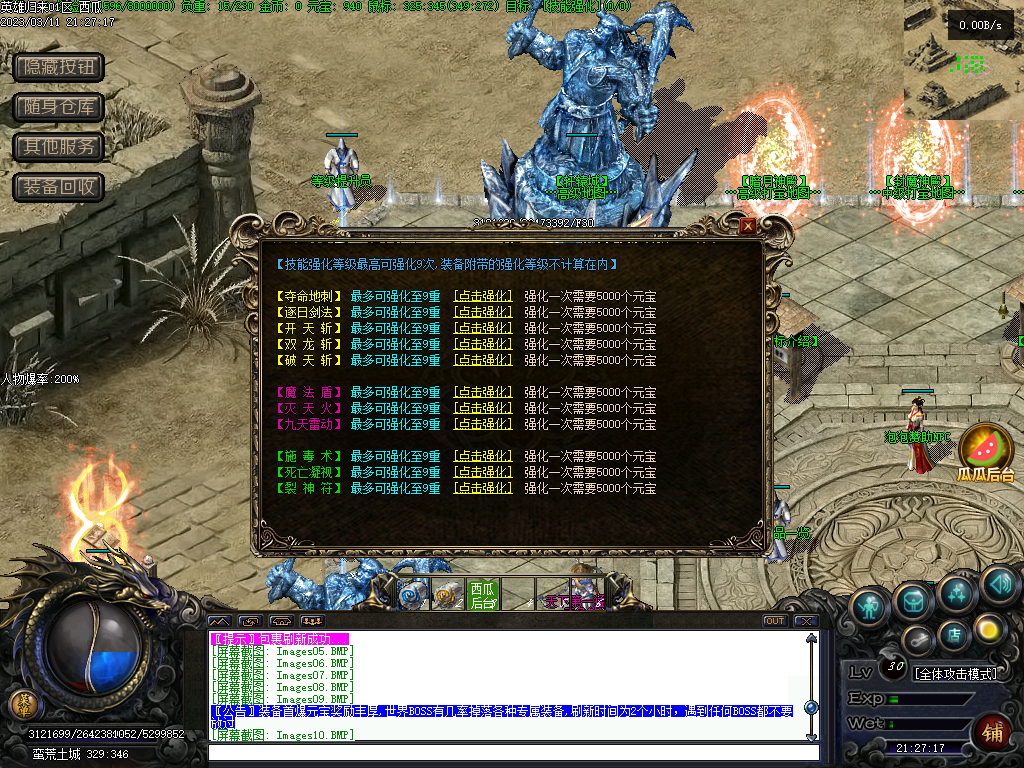Open the 其他服务 menu
This screenshot has width=1024, height=768.
point(59,147)
